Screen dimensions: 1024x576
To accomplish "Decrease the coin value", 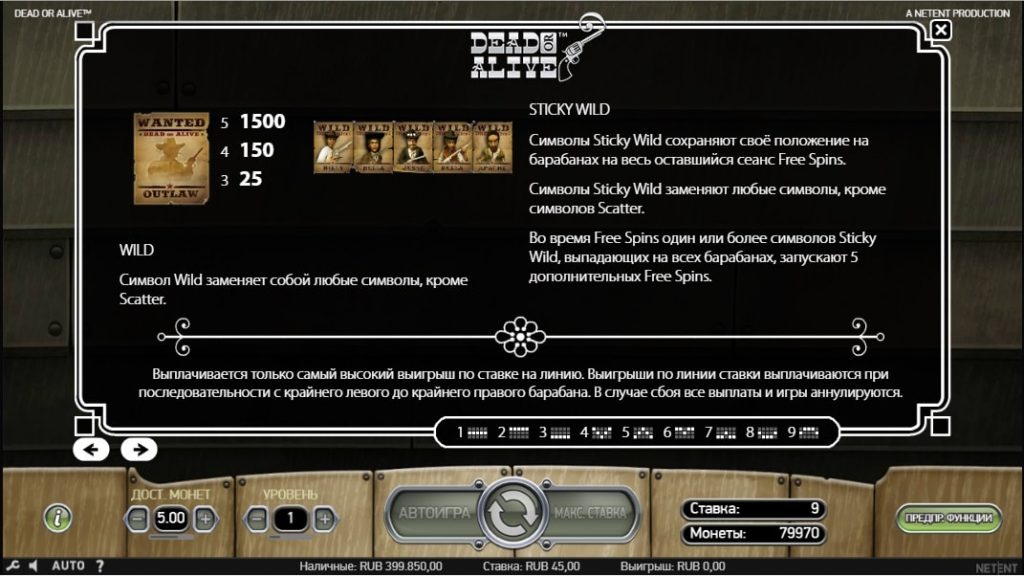I will (138, 519).
